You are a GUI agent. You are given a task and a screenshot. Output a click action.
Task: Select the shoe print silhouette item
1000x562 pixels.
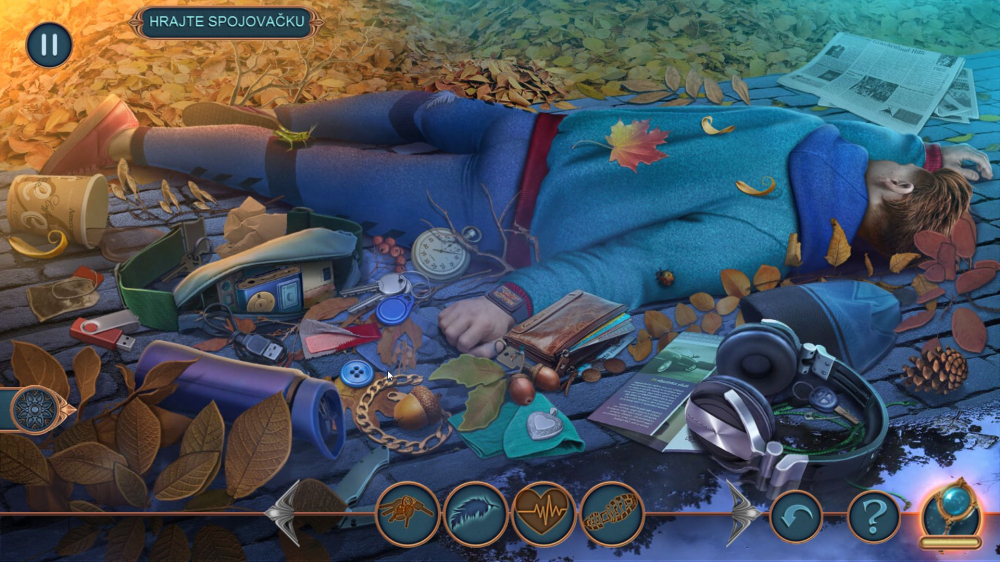pos(611,514)
